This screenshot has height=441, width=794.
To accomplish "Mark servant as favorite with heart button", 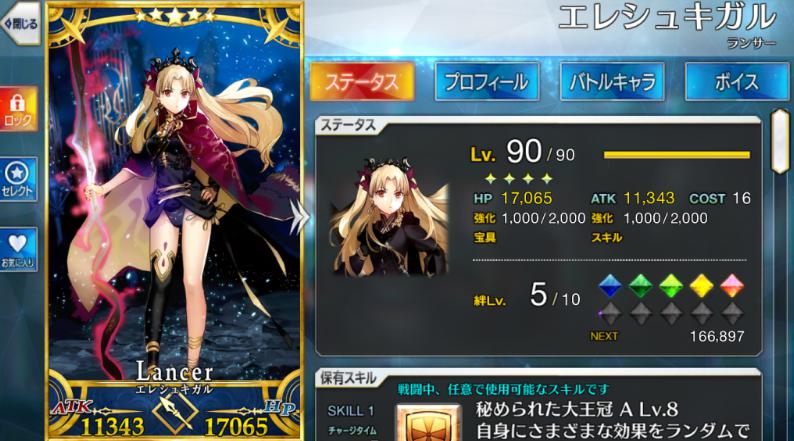I will 18,248.
